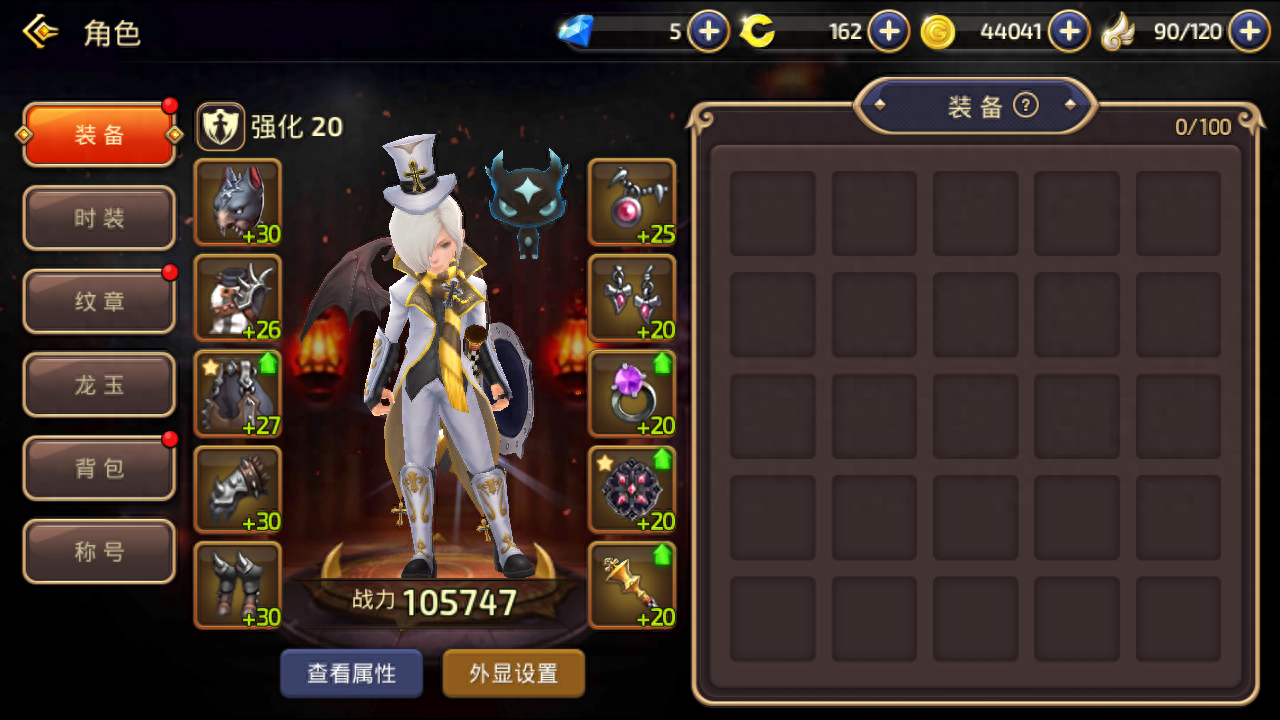Open the 纹章 tab

99,301
